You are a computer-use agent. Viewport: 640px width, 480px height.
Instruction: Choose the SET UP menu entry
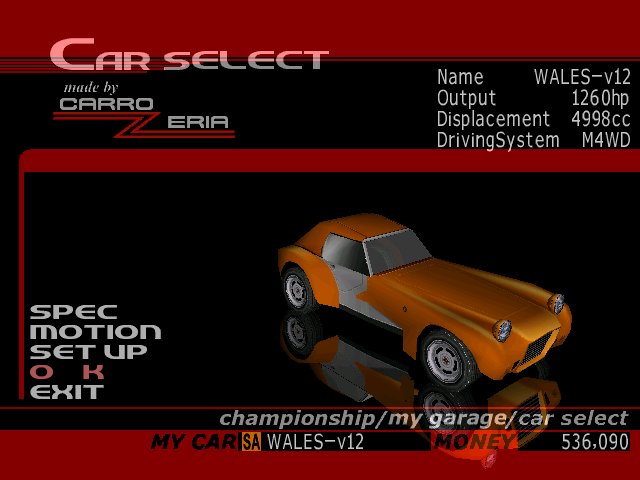coord(88,352)
